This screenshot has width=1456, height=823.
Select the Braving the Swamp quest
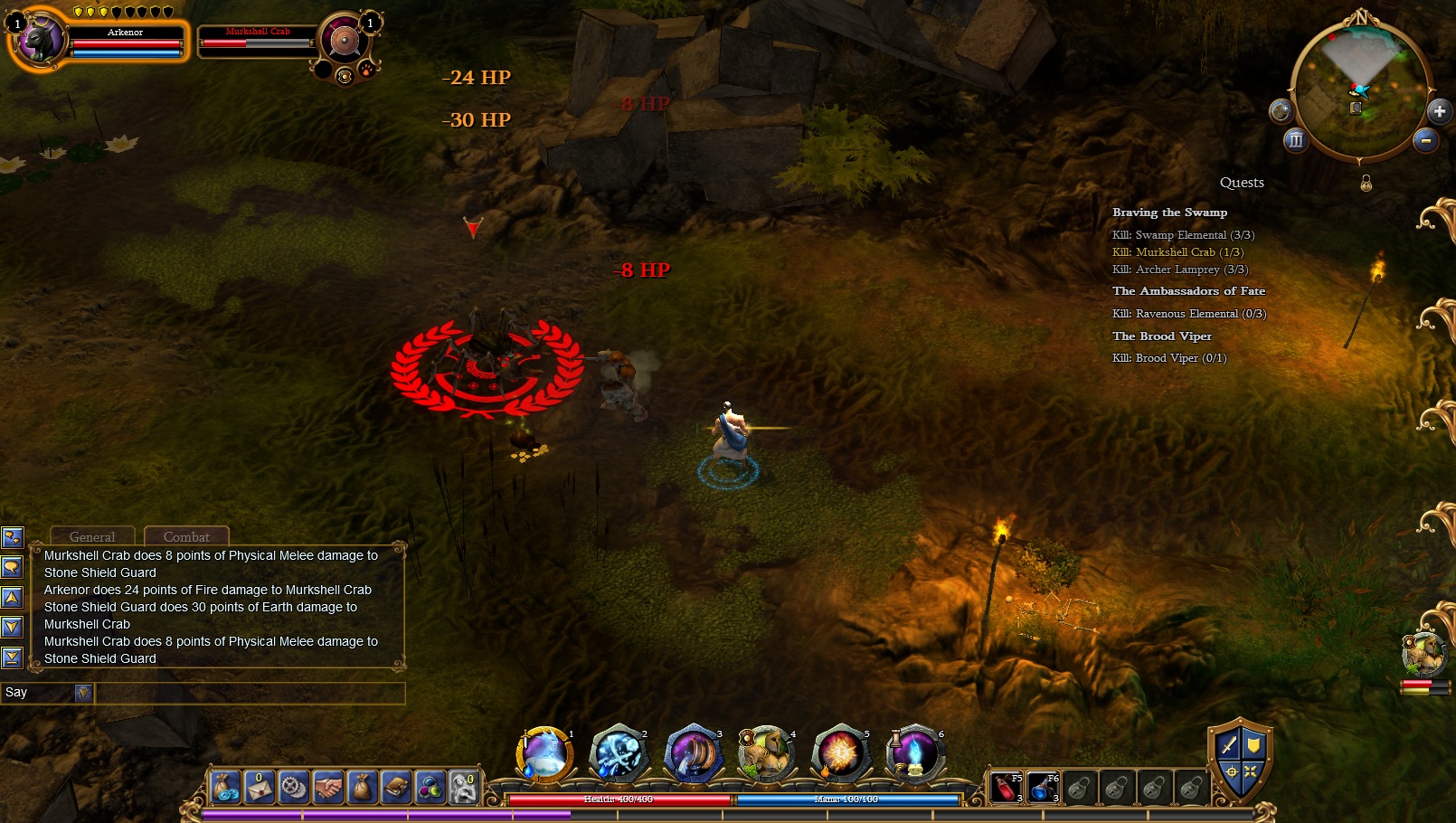pyautogui.click(x=1169, y=213)
